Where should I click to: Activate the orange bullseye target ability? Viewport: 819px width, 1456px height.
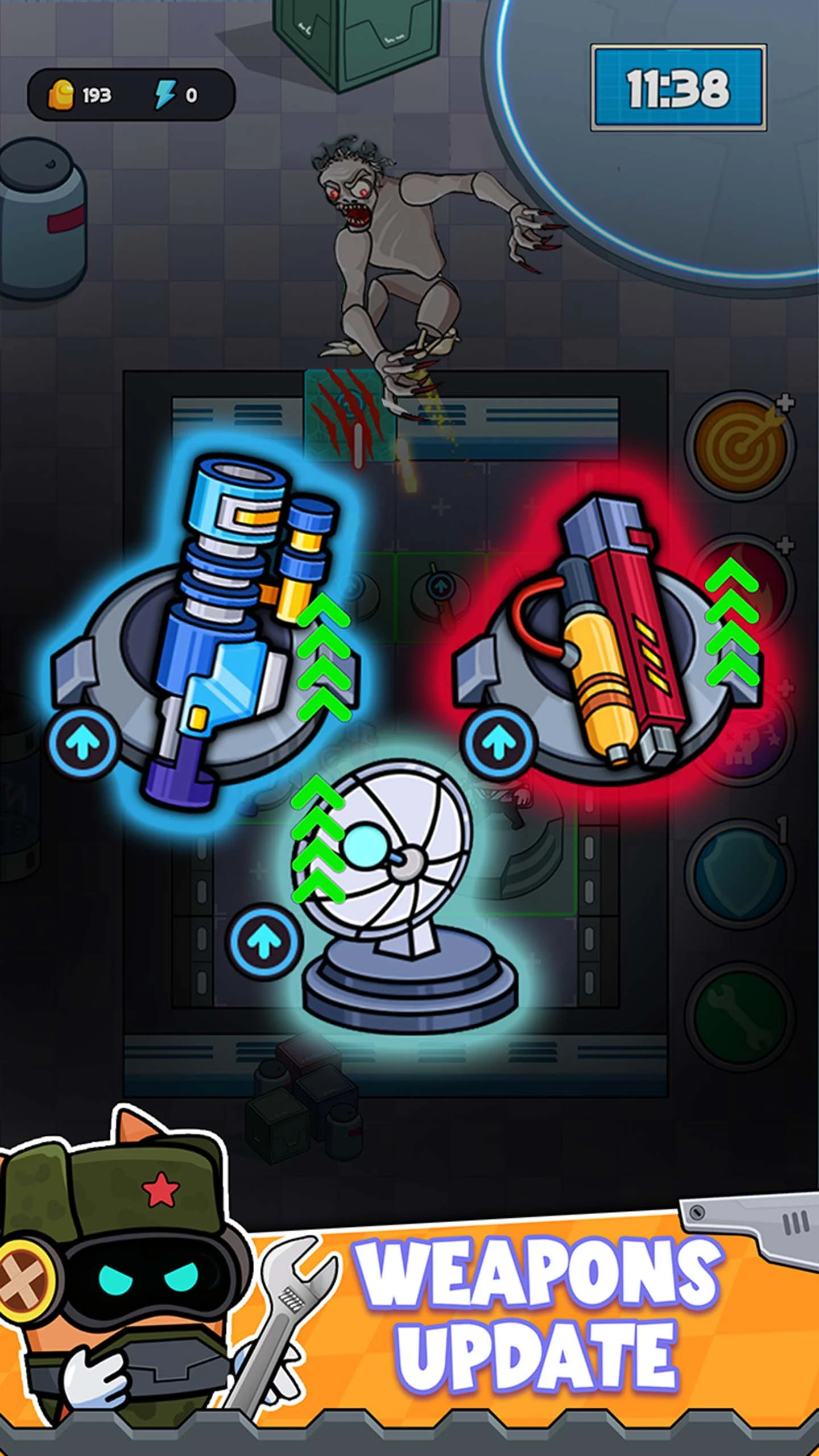pos(739,445)
